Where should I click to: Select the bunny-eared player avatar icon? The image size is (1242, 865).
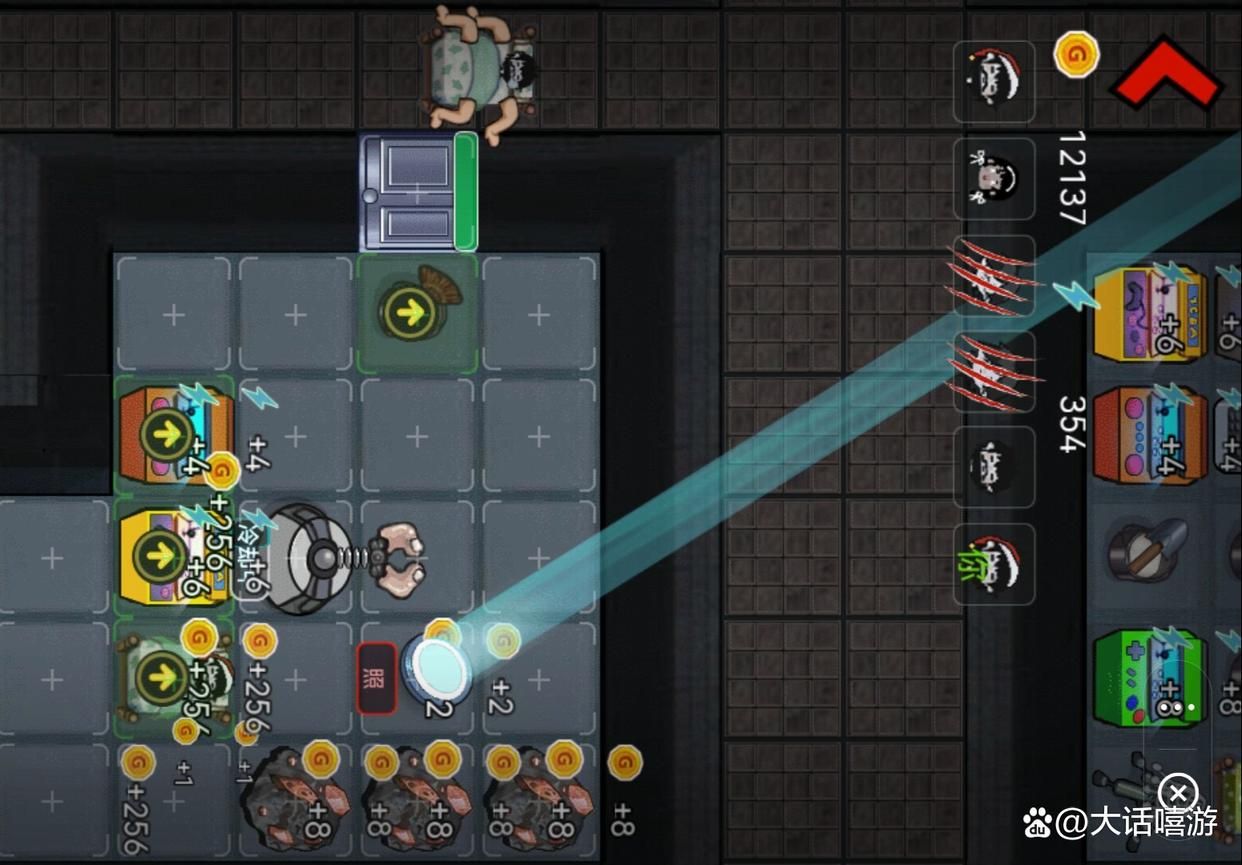pyautogui.click(x=993, y=179)
